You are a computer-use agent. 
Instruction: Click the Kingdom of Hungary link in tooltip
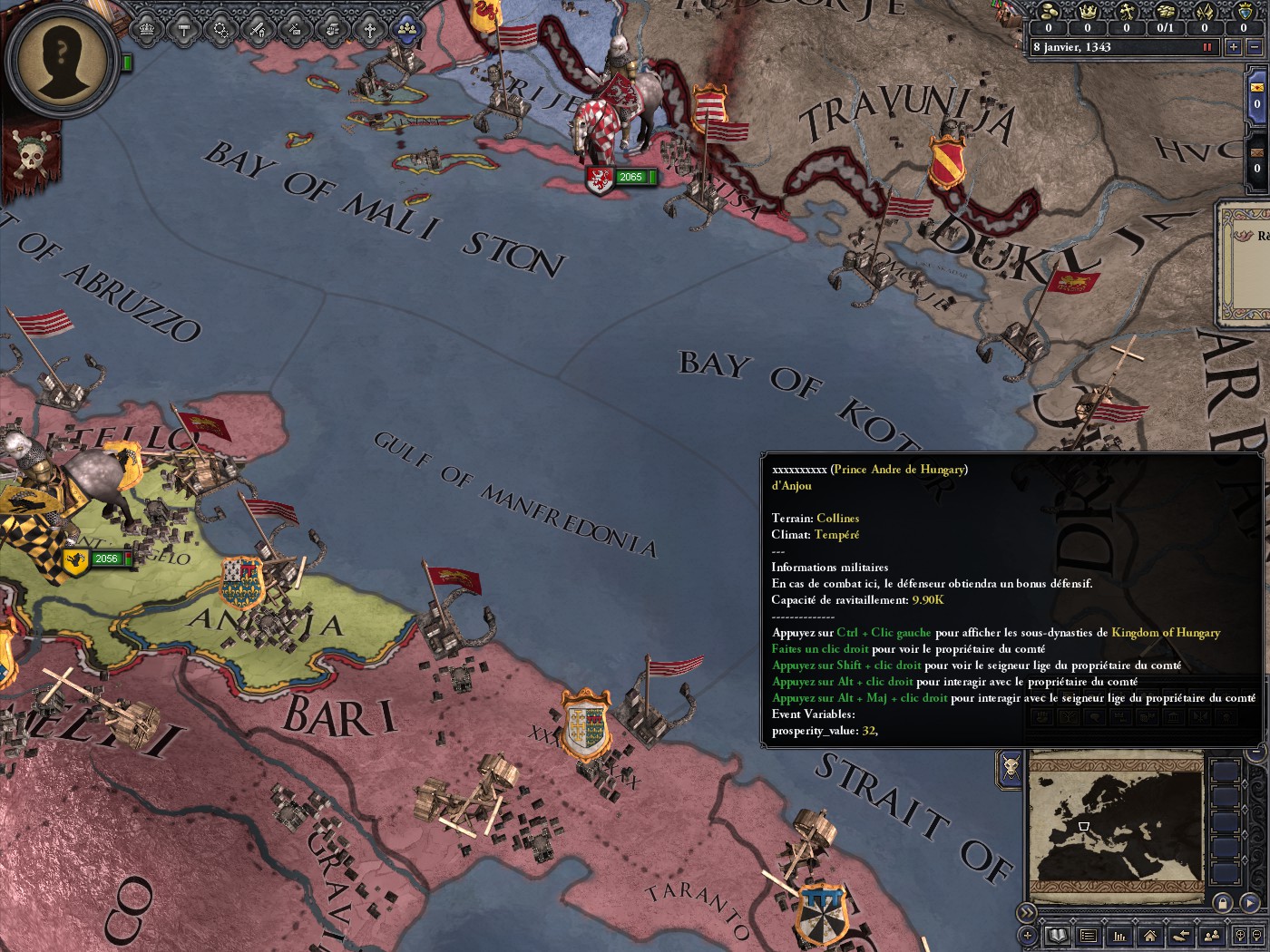tap(1165, 632)
